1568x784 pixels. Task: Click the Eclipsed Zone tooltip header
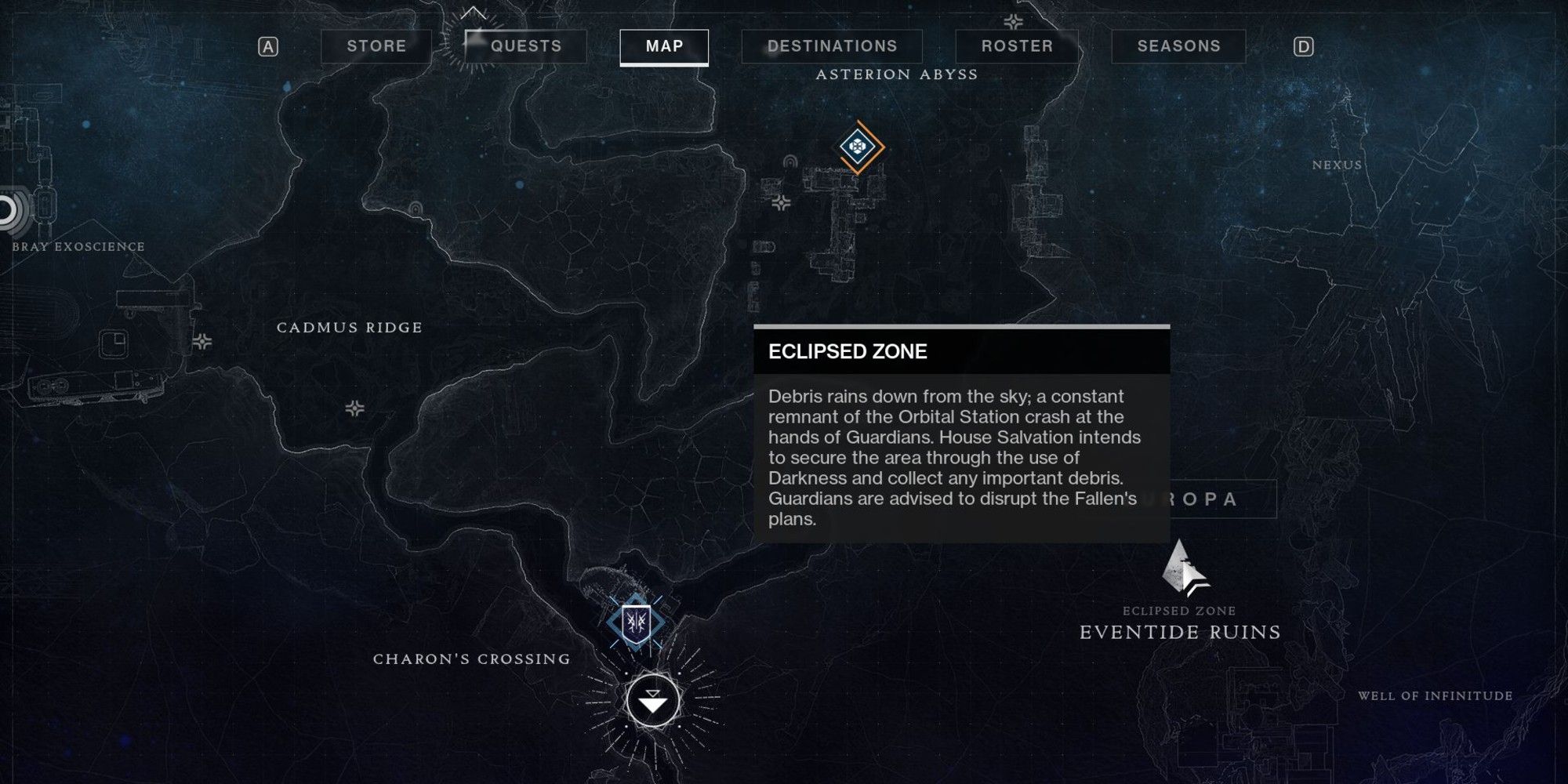(847, 351)
